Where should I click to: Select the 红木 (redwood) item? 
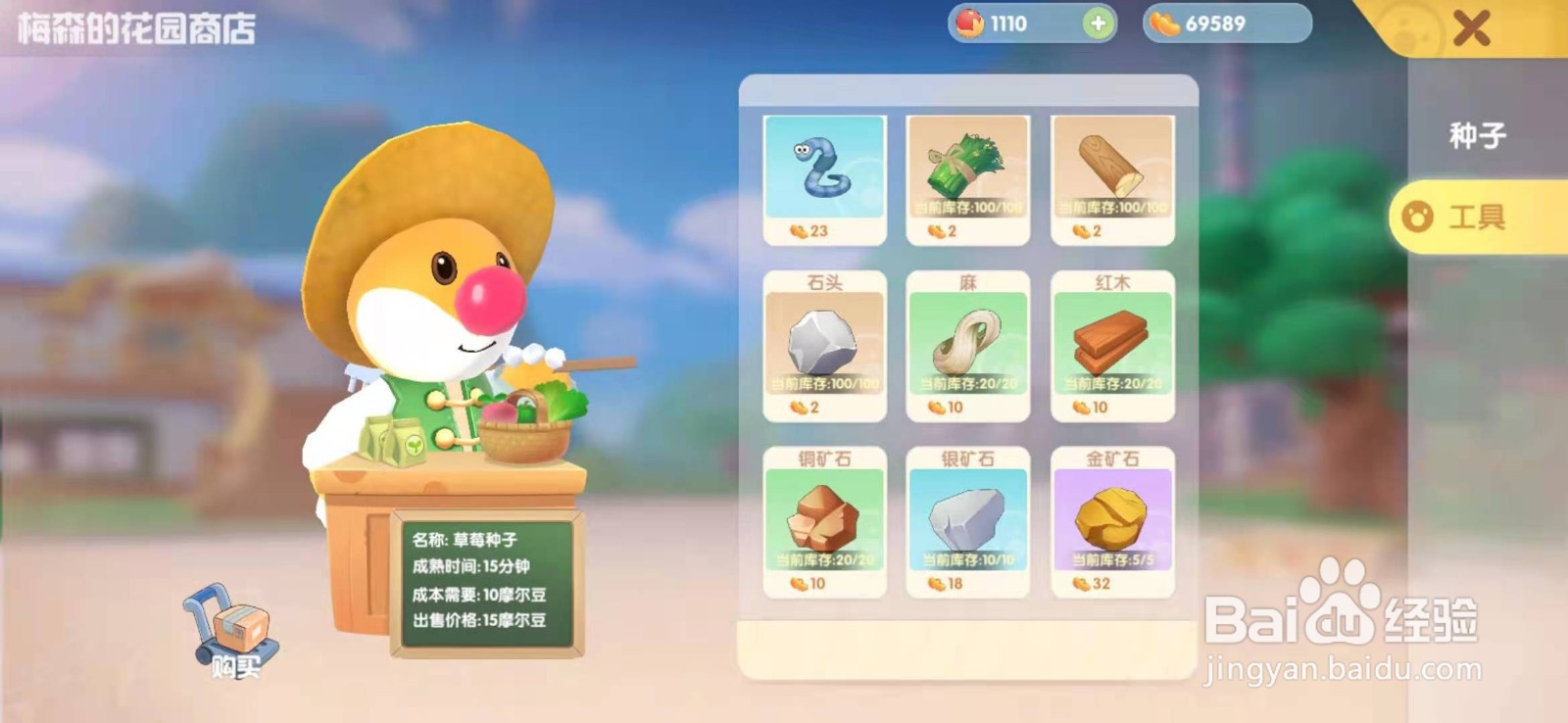[1112, 343]
